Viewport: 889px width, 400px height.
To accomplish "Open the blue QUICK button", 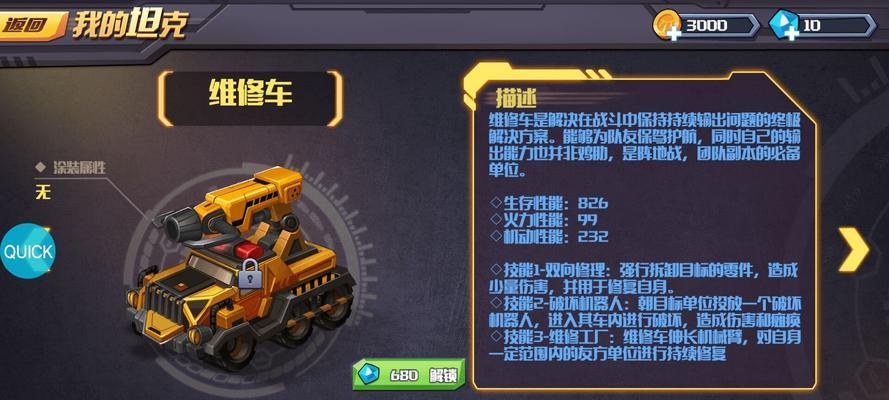I will 27,251.
